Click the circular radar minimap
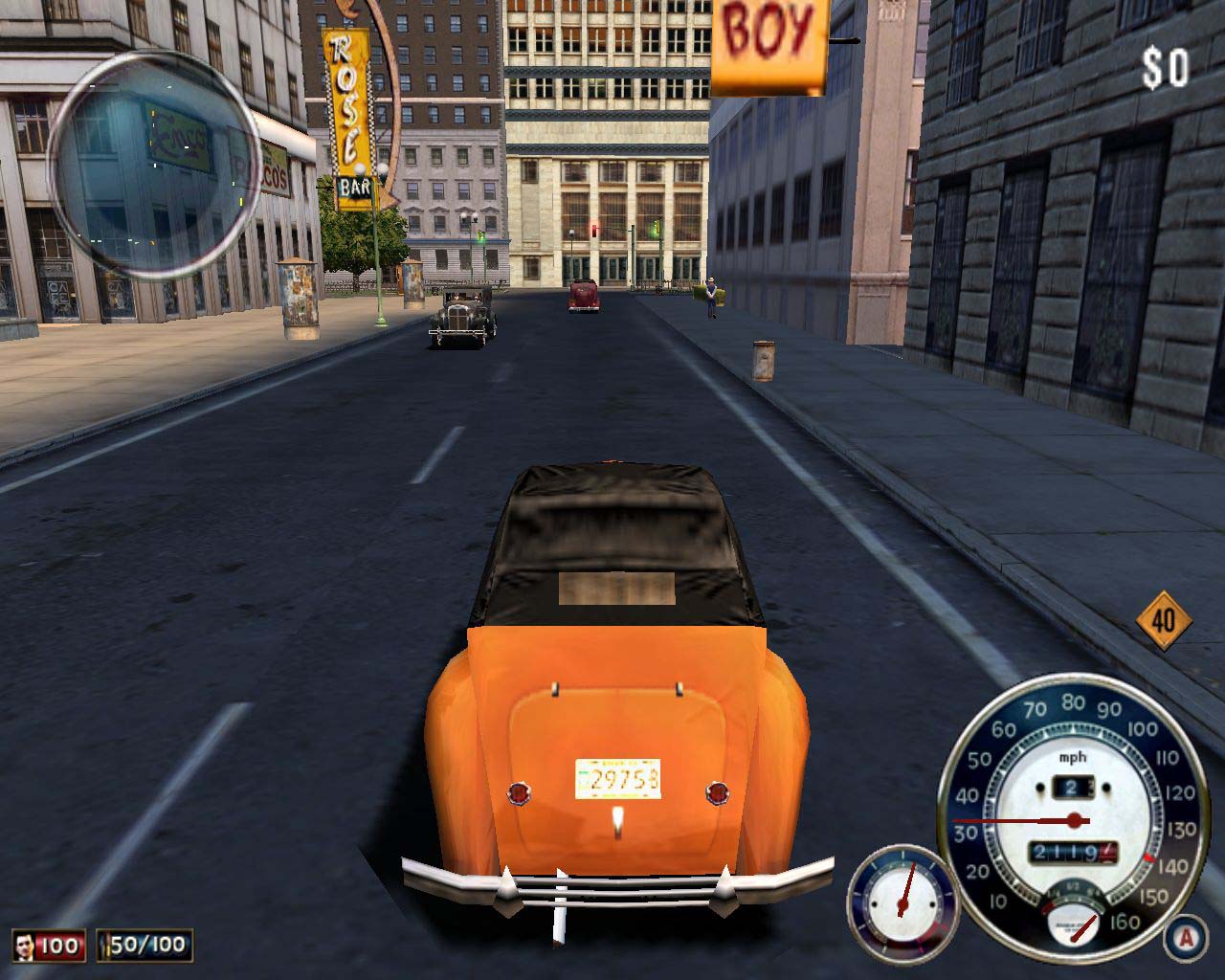Image resolution: width=1225 pixels, height=980 pixels. (x=152, y=164)
